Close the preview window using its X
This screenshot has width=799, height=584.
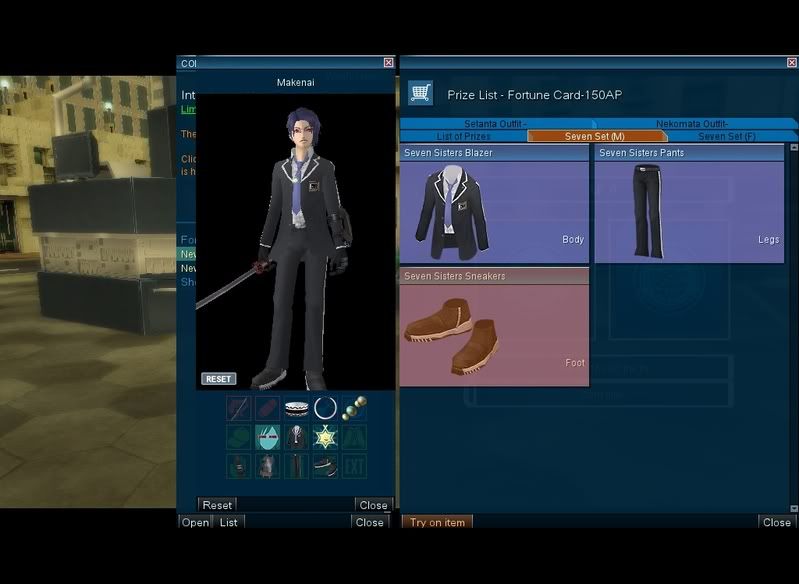pyautogui.click(x=388, y=62)
